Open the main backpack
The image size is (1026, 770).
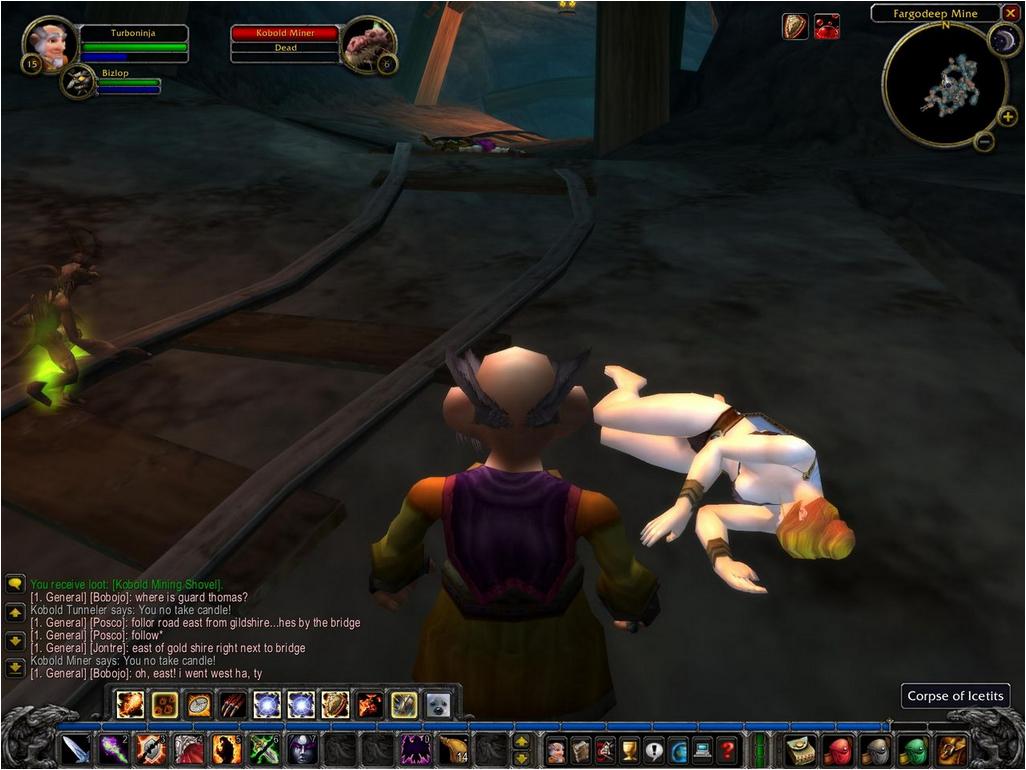pos(950,749)
